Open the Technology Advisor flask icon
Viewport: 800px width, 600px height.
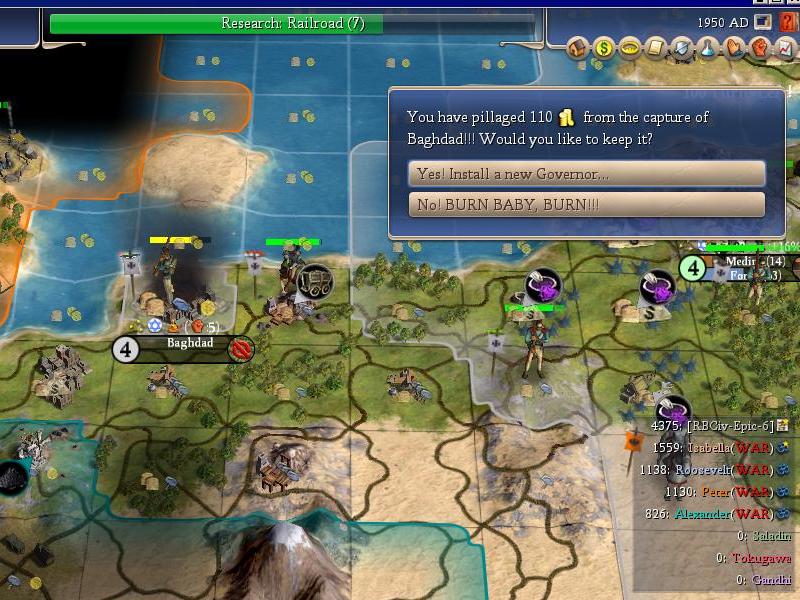coord(708,48)
